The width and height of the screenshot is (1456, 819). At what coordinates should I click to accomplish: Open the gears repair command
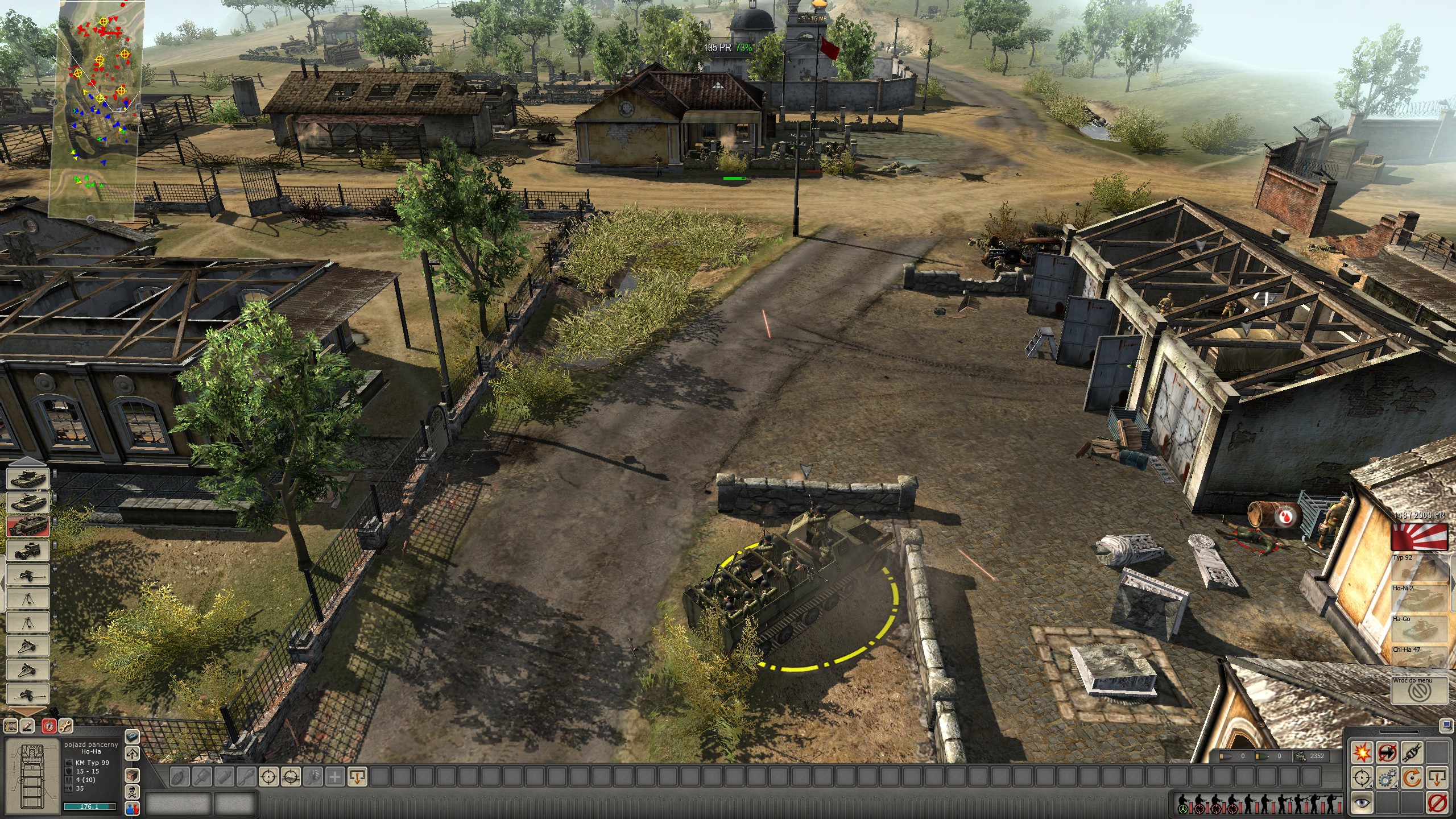pyautogui.click(x=1387, y=777)
